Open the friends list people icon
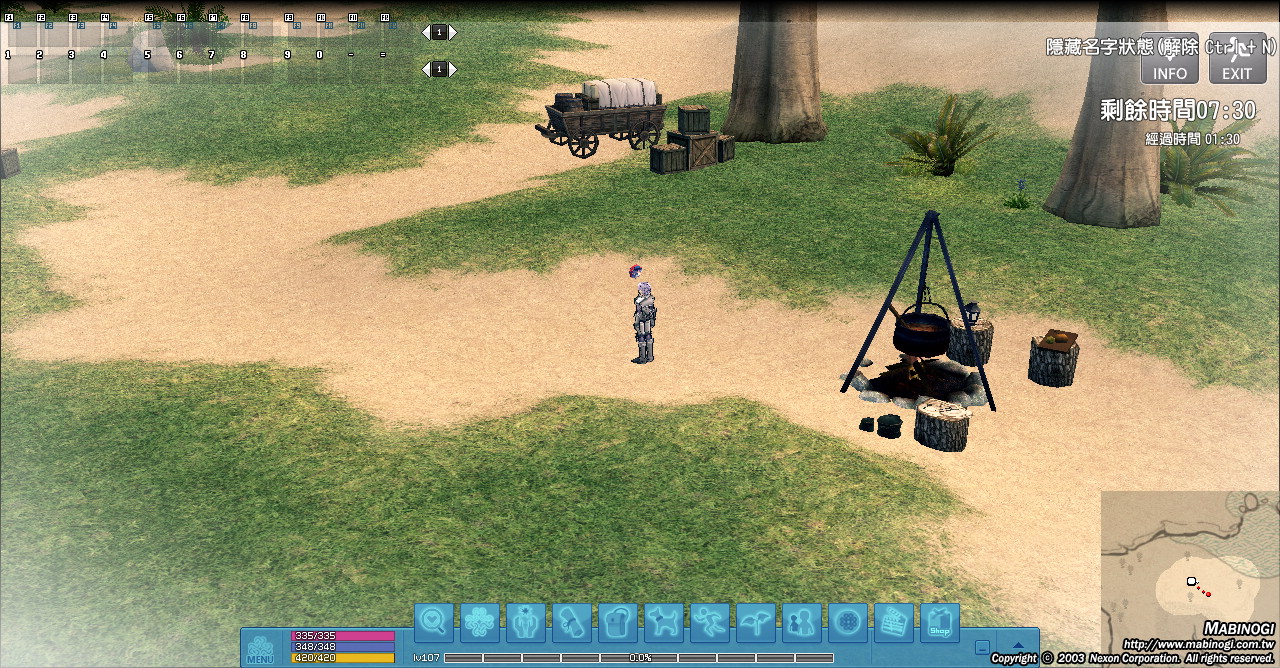Viewport: 1280px width, 668px height. coord(802,622)
